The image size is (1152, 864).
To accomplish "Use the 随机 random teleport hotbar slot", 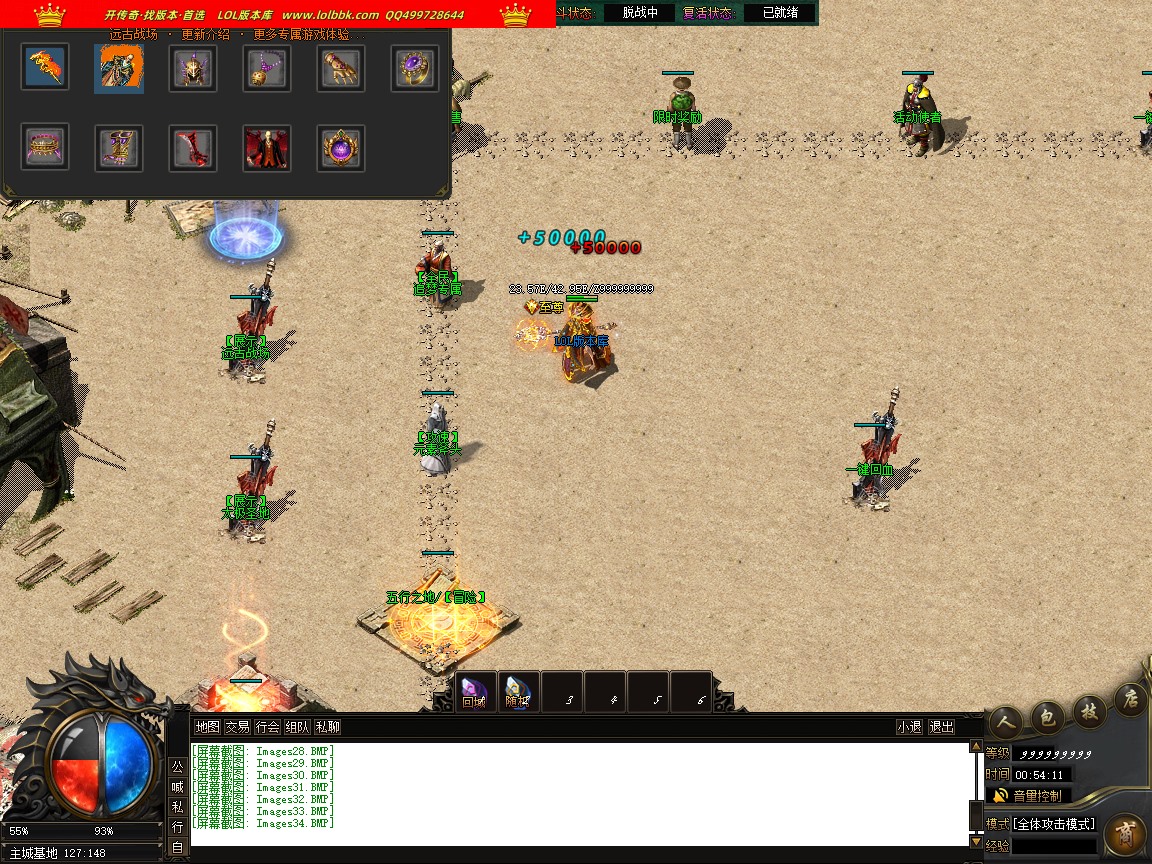I will pos(518,692).
